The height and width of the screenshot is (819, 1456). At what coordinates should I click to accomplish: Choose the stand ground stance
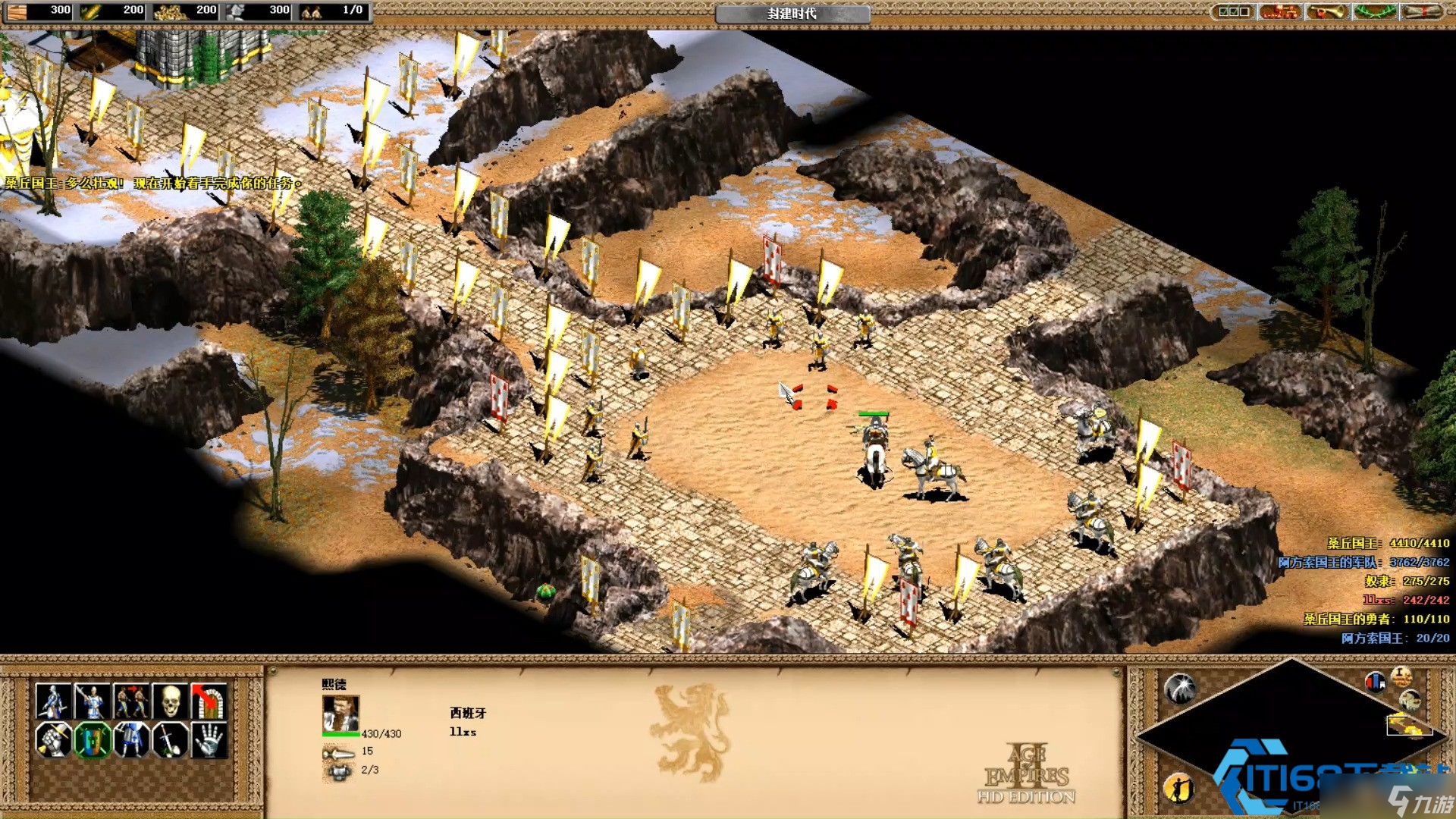pyautogui.click(x=131, y=740)
